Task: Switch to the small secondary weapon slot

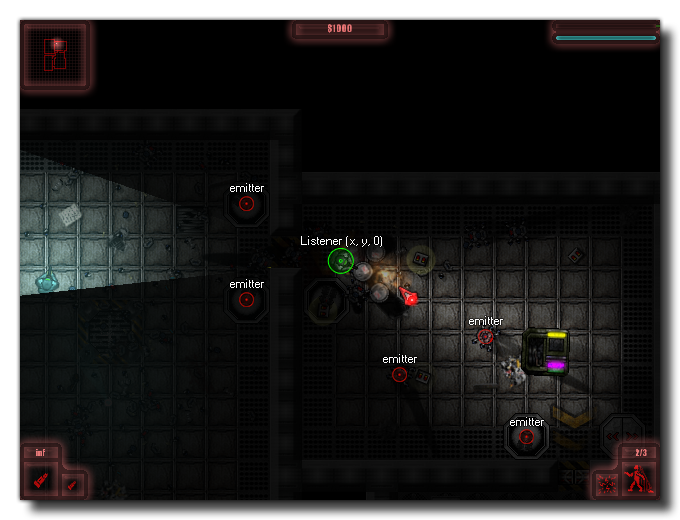Action: 72,486
